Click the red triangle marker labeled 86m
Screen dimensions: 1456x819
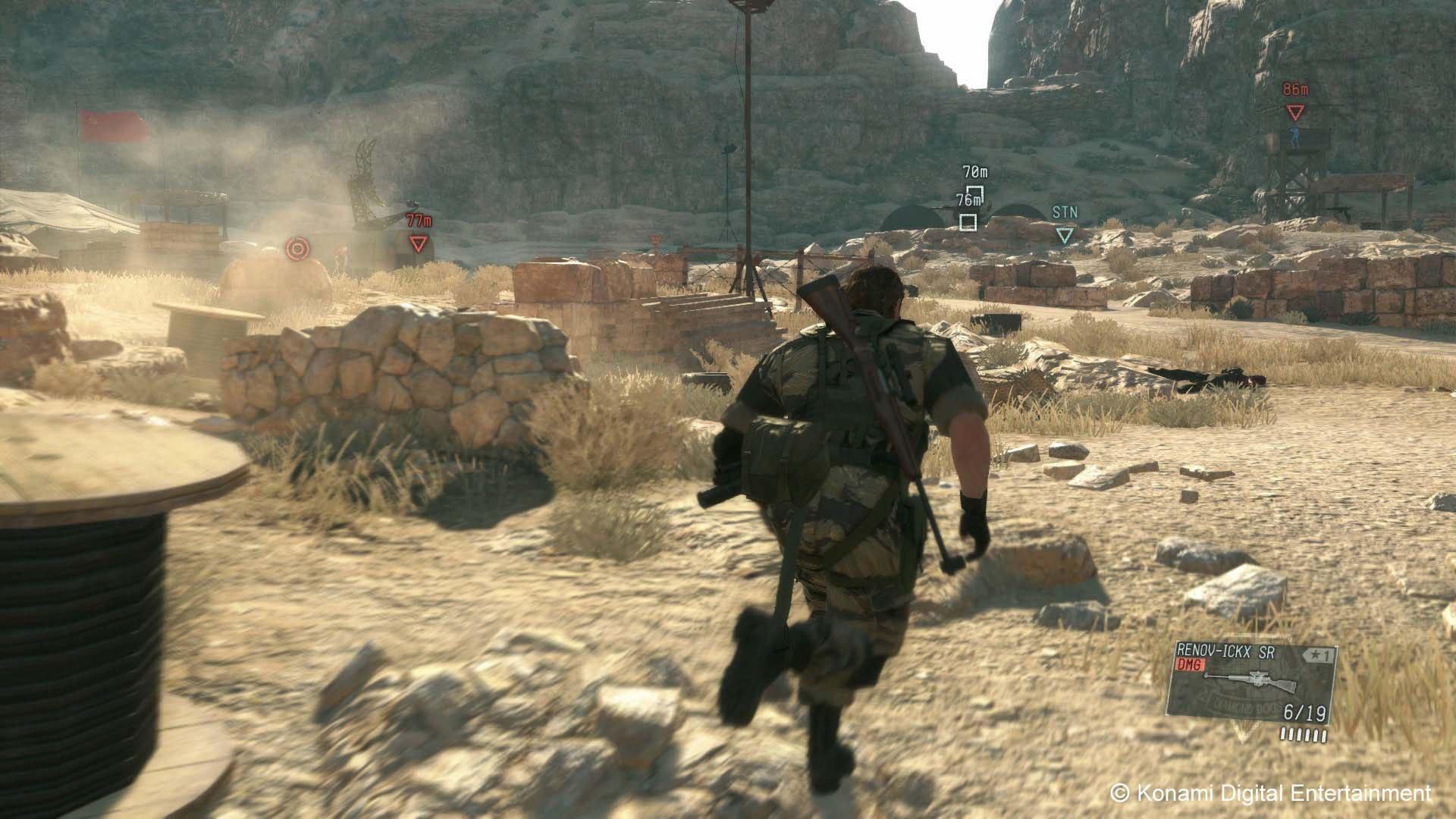pyautogui.click(x=1294, y=111)
